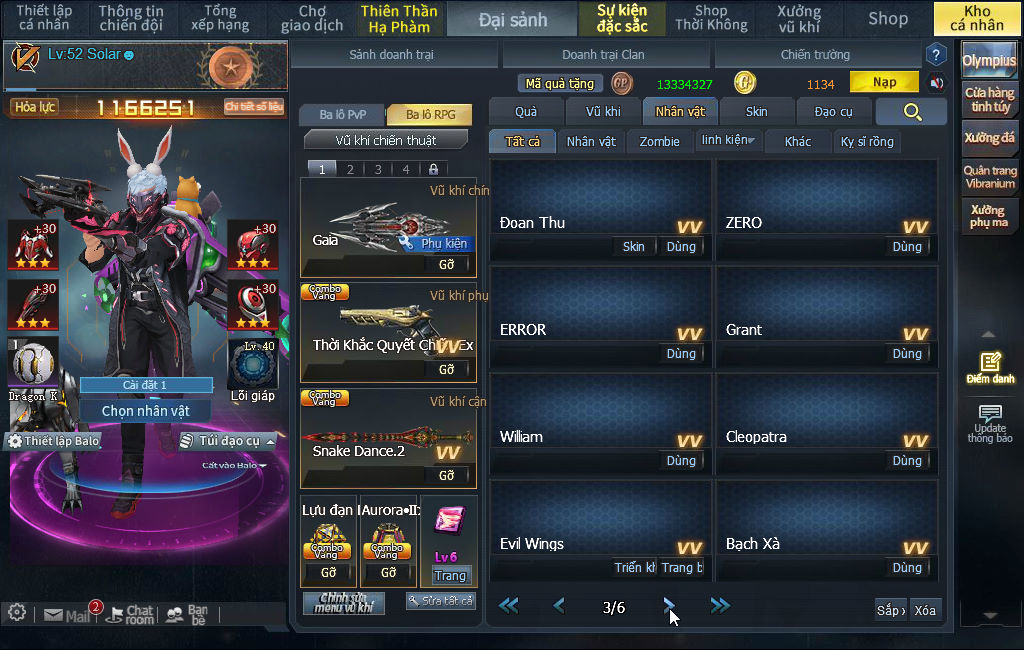
Task: Click the Nạp top-up button
Action: coord(884,82)
